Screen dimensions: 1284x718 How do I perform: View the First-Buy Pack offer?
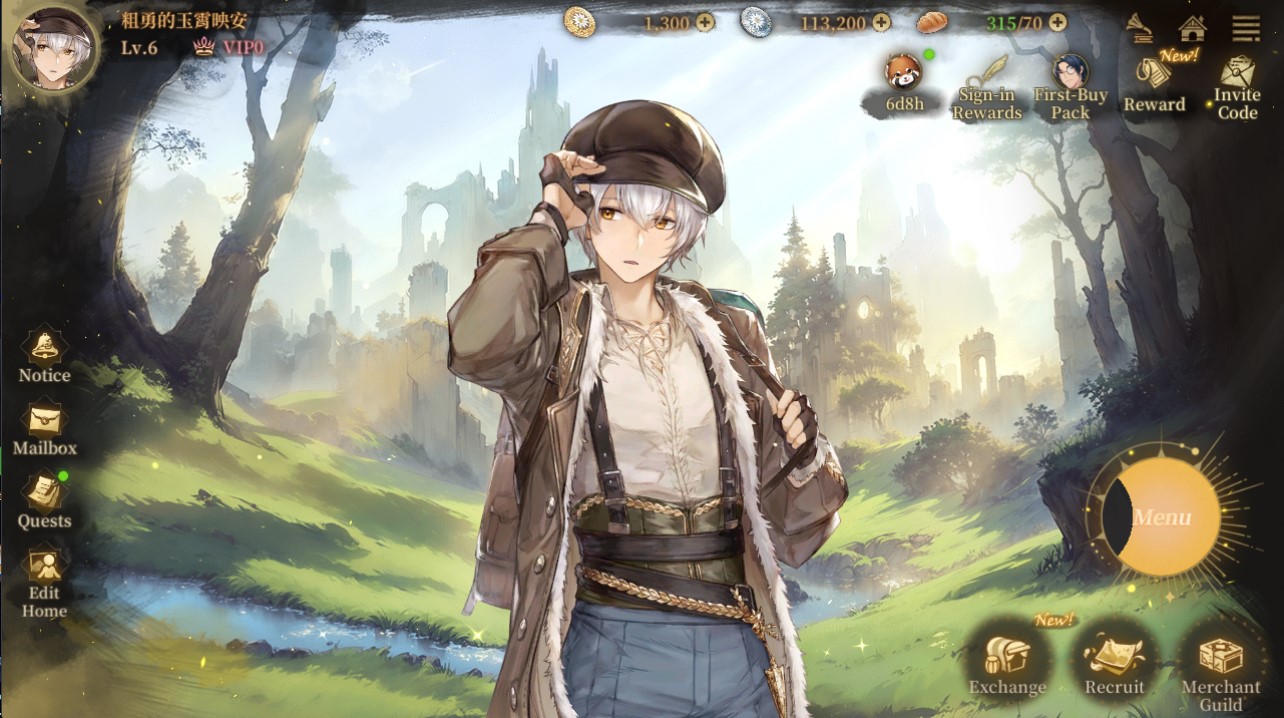click(x=1070, y=86)
